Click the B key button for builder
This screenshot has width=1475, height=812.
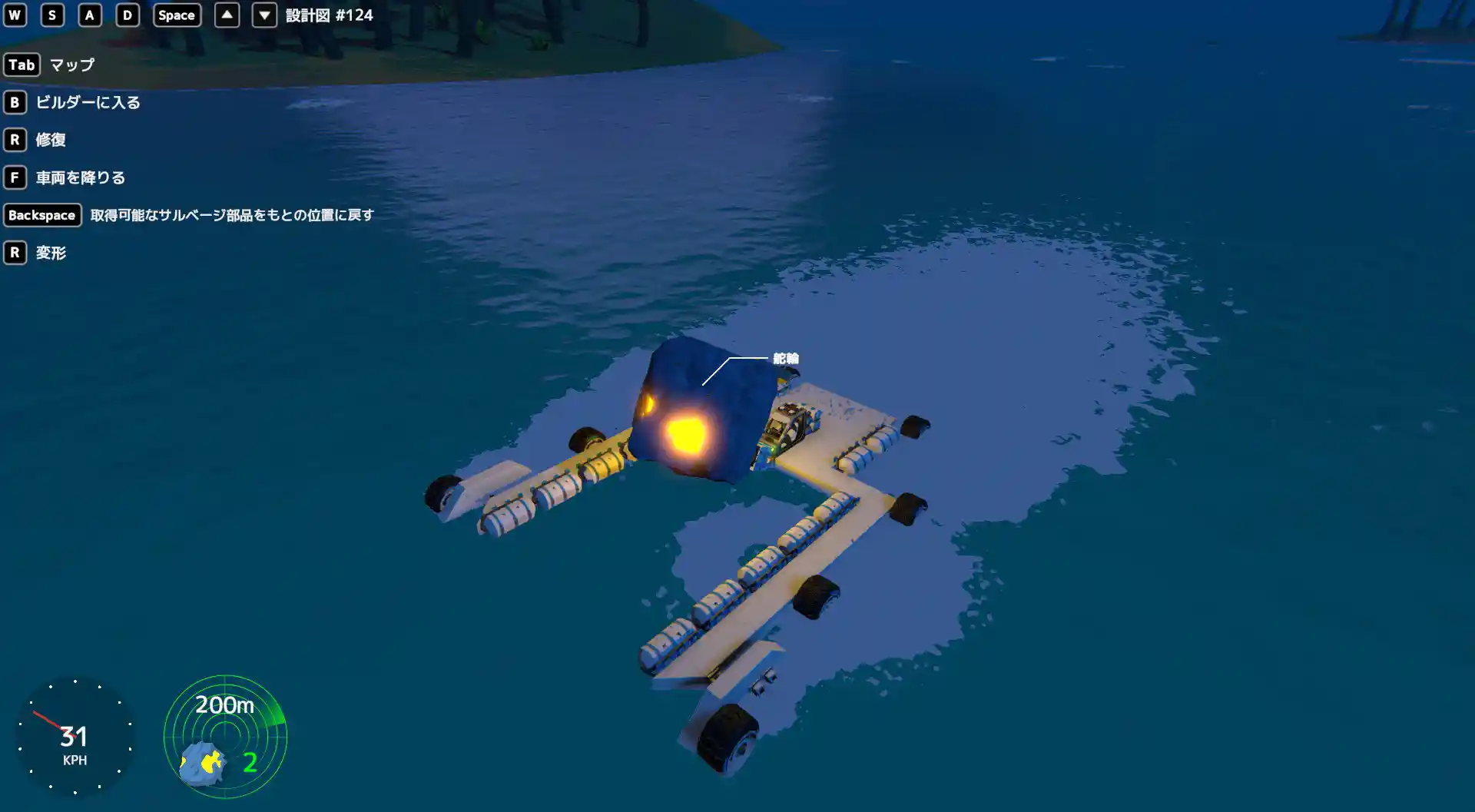click(14, 102)
